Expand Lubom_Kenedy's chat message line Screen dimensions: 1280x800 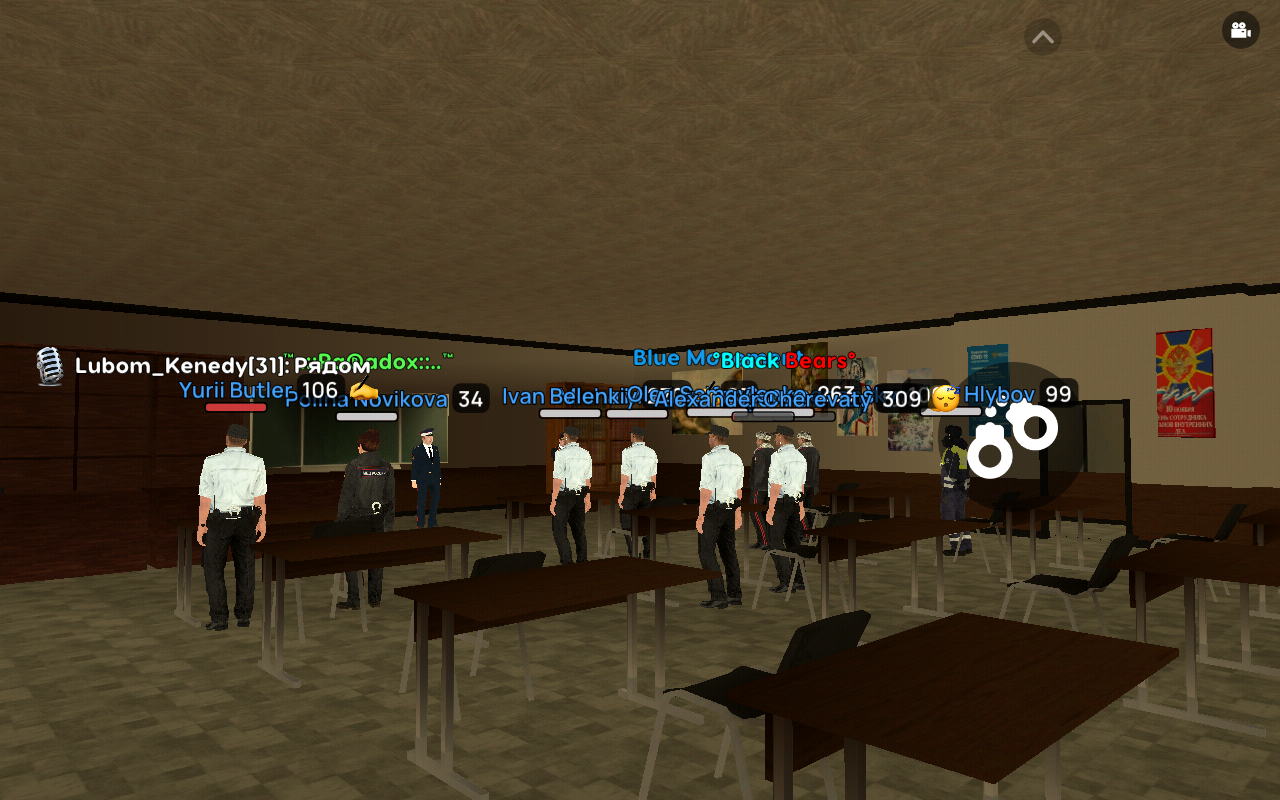(220, 366)
